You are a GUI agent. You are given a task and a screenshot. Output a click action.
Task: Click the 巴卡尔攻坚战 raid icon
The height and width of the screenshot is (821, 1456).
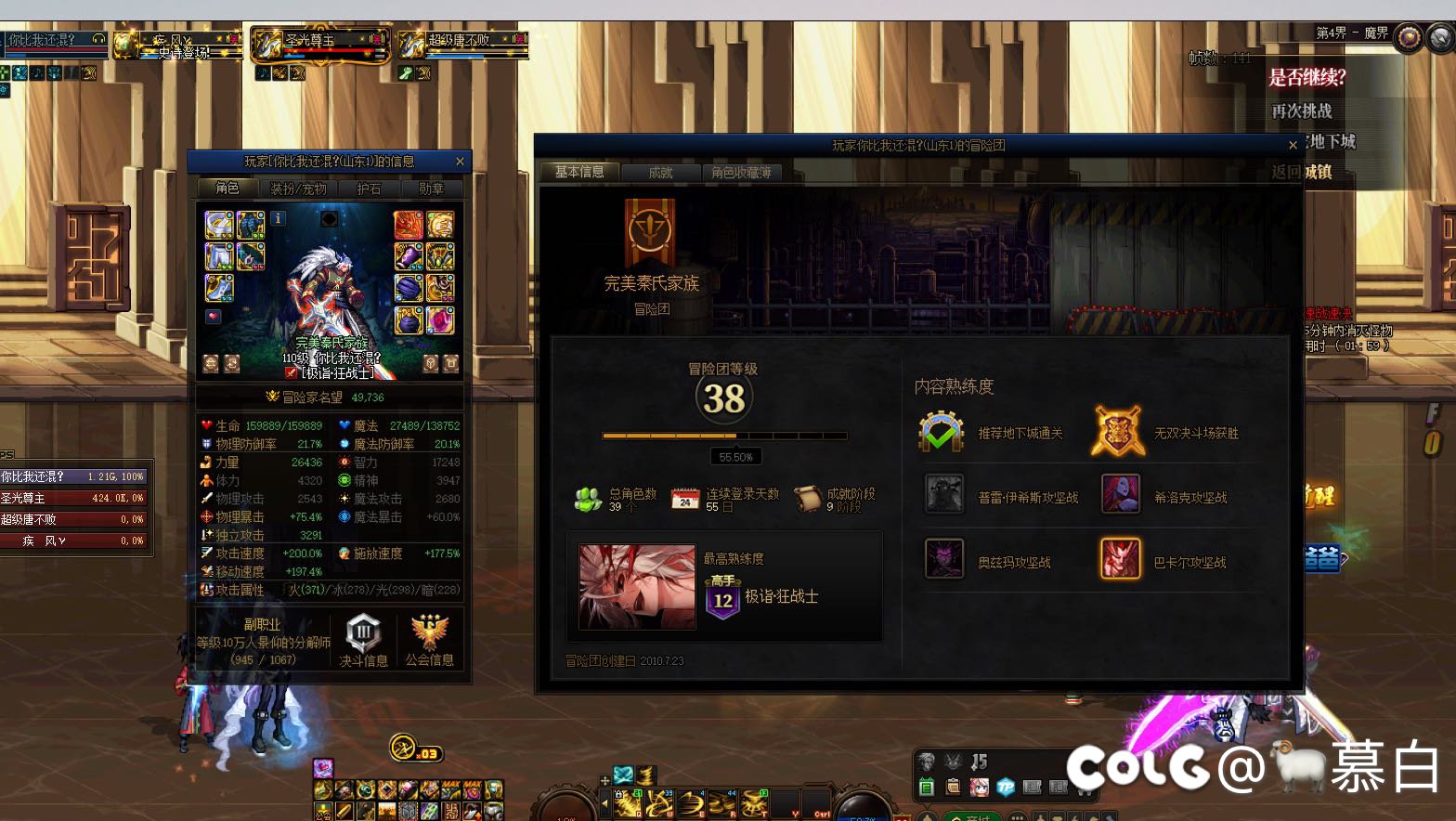(x=1121, y=559)
